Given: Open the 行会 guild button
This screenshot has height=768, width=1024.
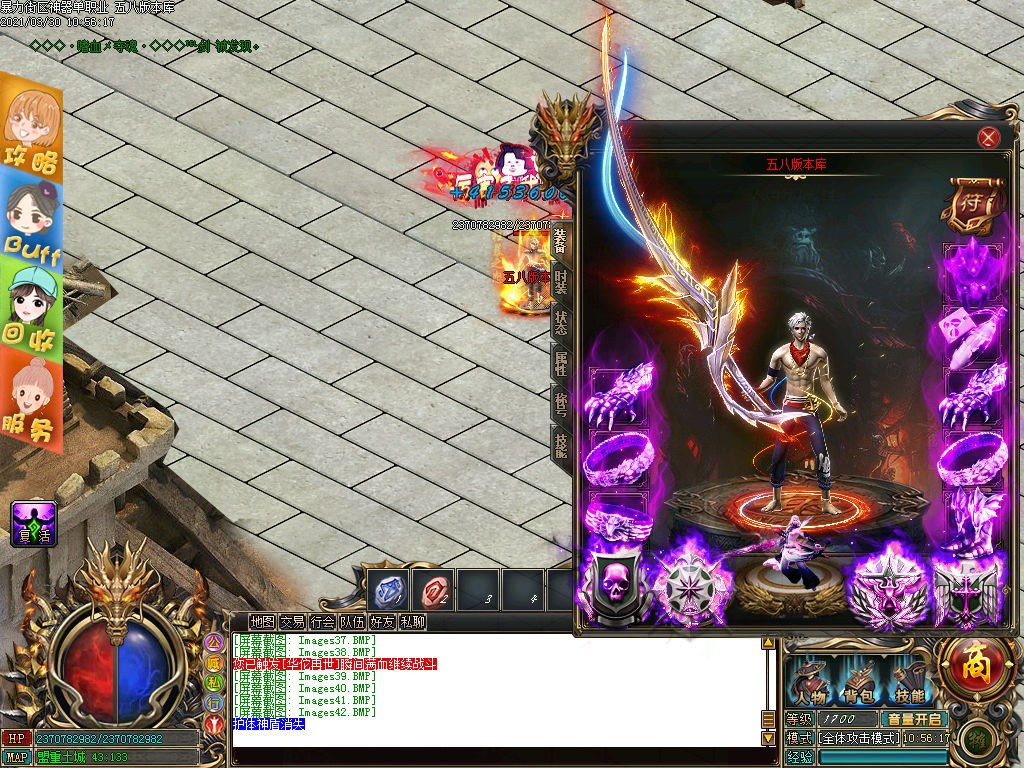Looking at the screenshot, I should pos(322,622).
